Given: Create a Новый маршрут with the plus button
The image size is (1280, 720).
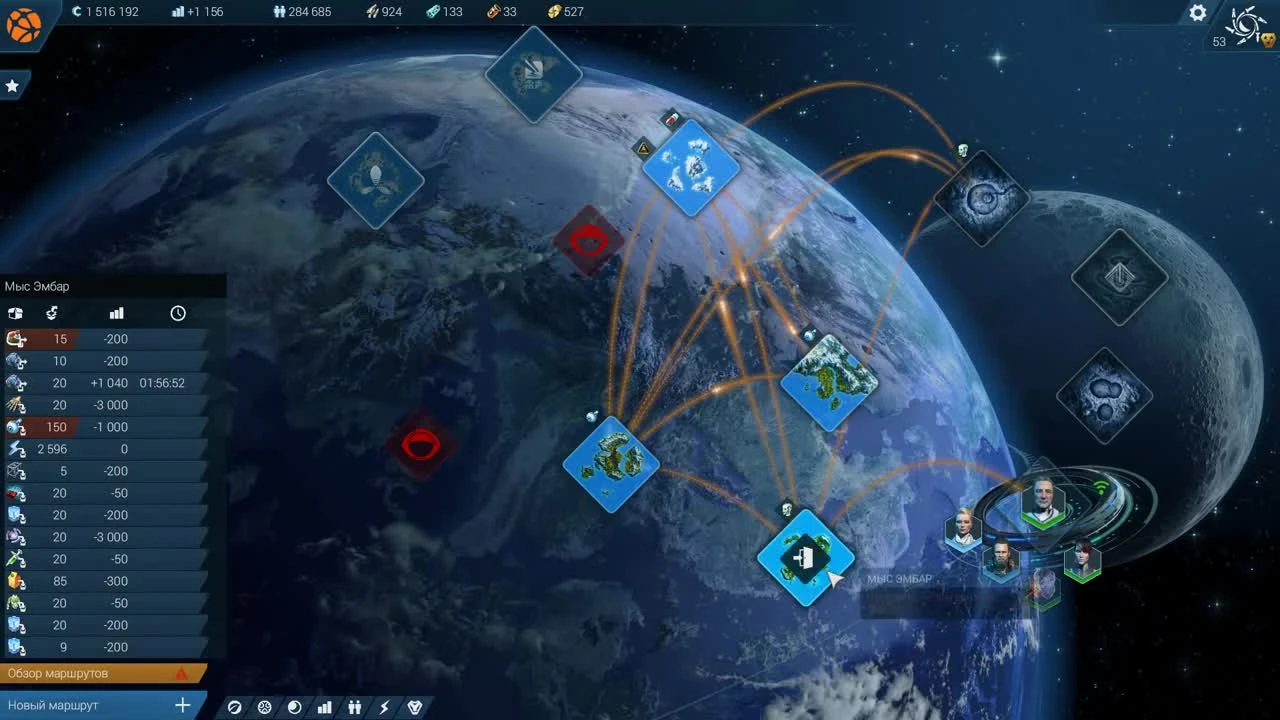Looking at the screenshot, I should [x=182, y=705].
